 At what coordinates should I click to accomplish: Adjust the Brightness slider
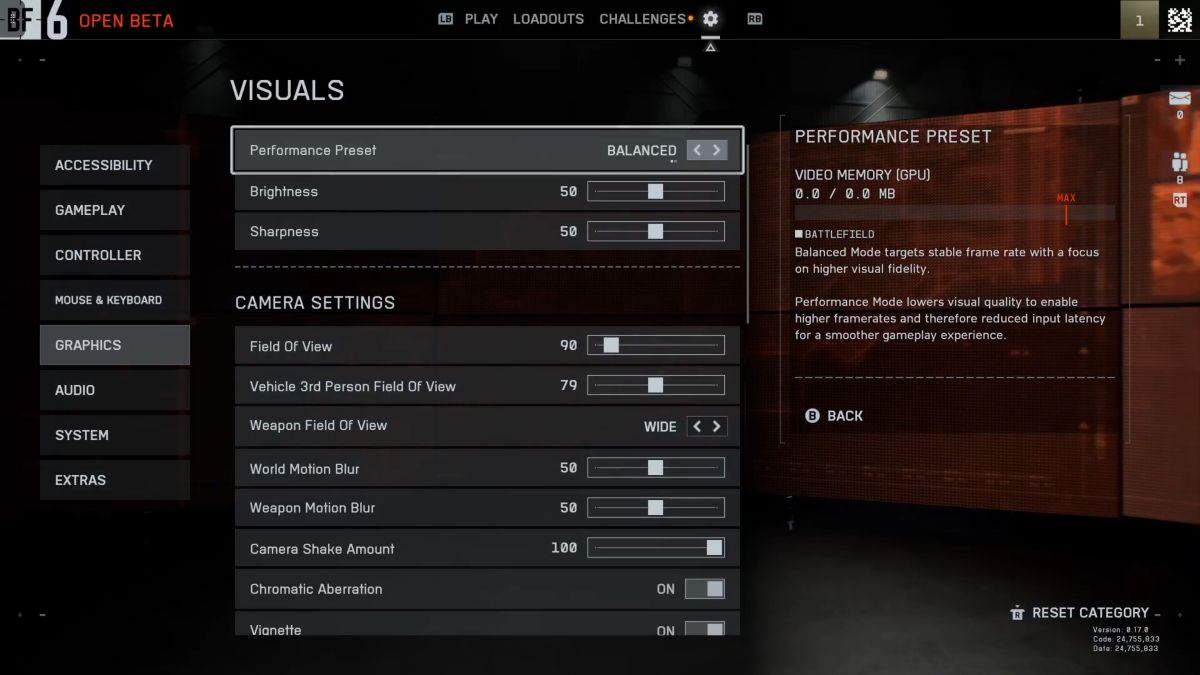[x=655, y=191]
